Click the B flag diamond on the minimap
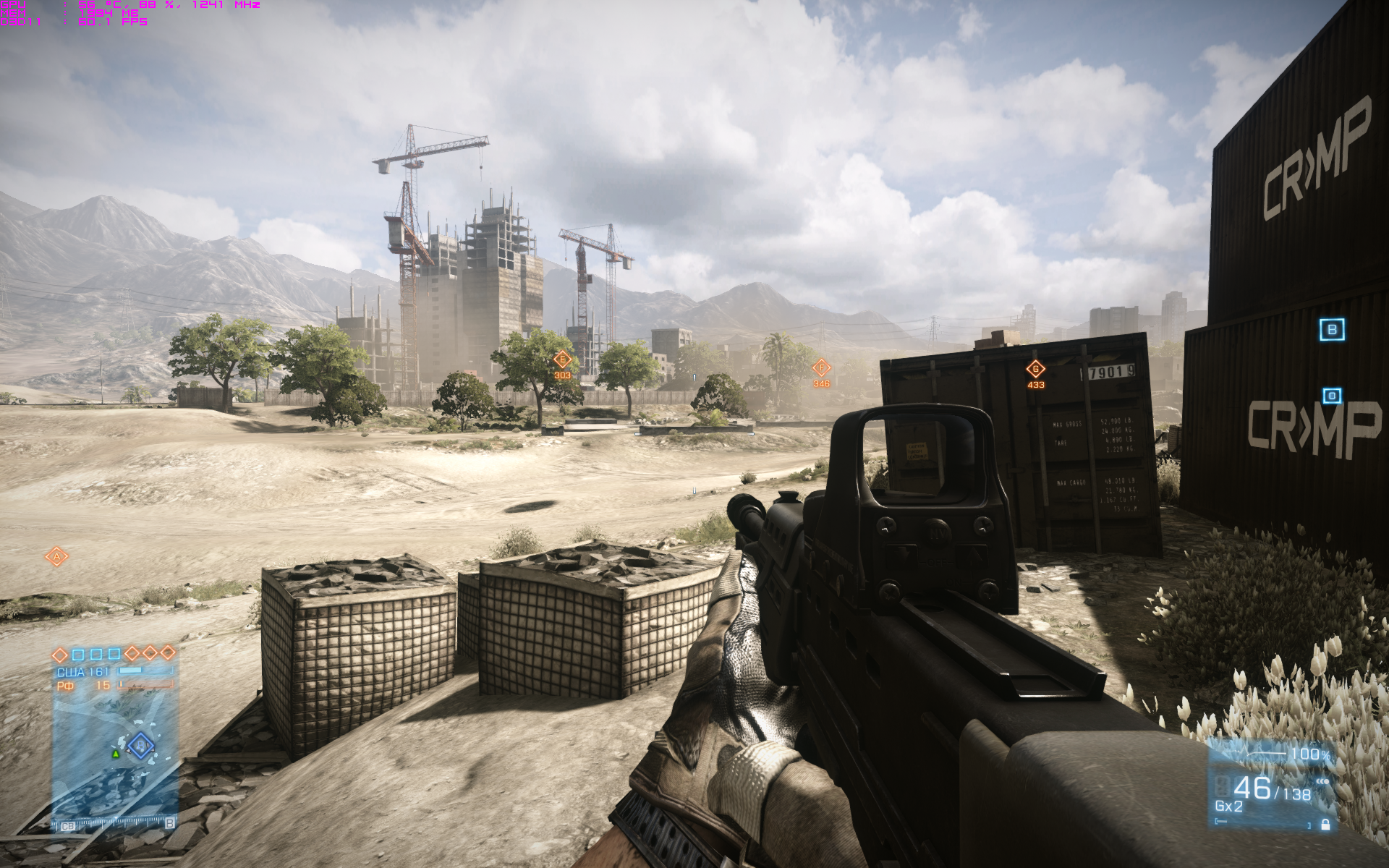Image resolution: width=1389 pixels, height=868 pixels. (140, 745)
